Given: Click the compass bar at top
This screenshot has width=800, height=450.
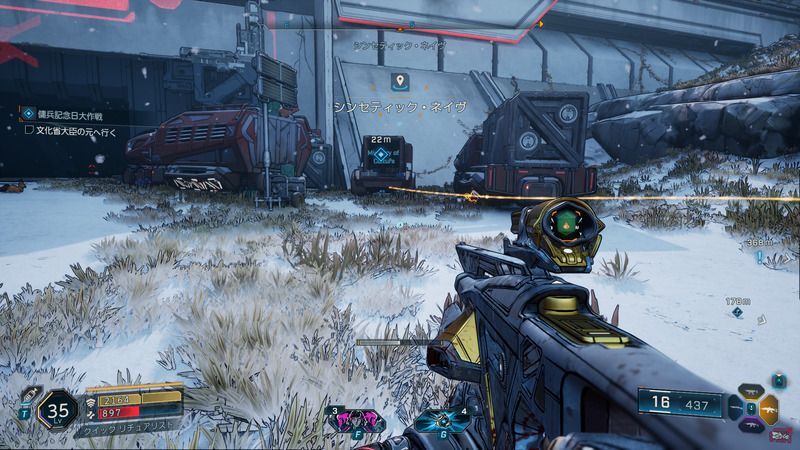Looking at the screenshot, I should (440, 23).
